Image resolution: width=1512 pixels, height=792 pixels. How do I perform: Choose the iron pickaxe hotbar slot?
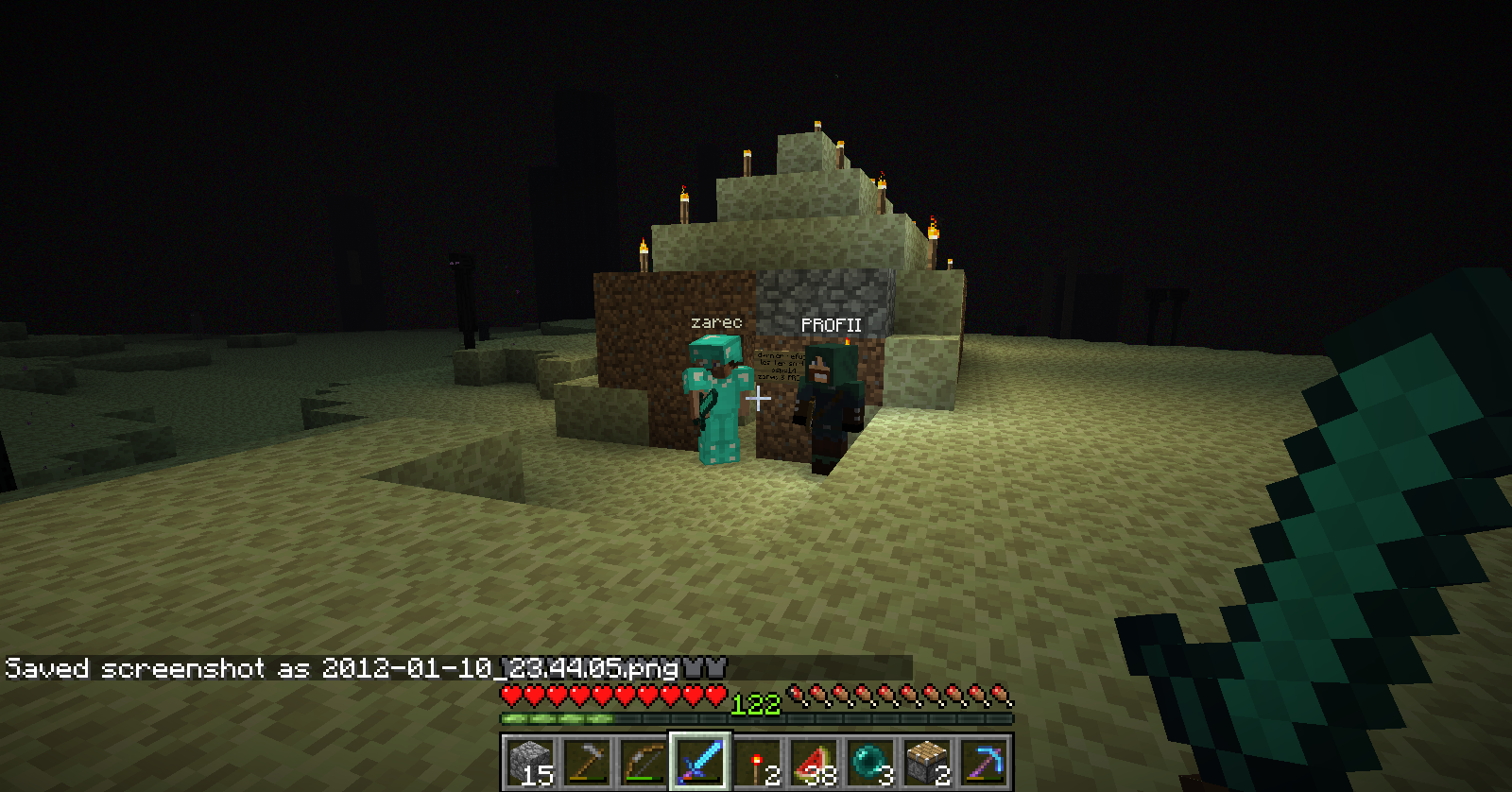tap(586, 761)
